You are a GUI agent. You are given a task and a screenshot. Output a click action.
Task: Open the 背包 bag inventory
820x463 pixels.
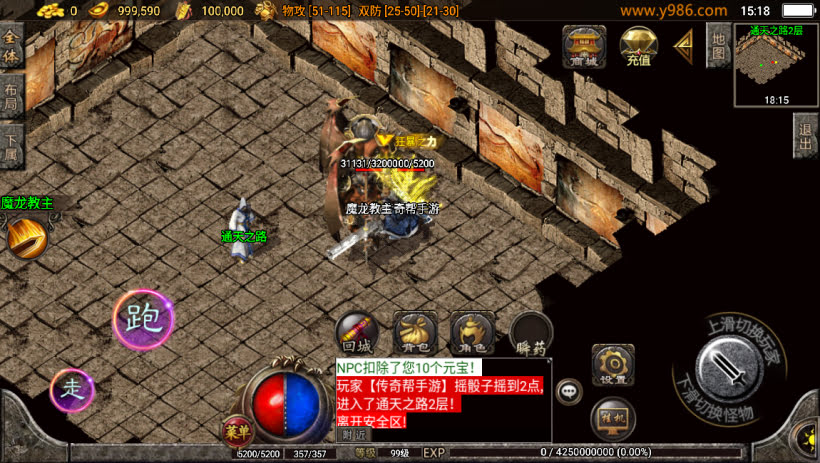pos(414,333)
